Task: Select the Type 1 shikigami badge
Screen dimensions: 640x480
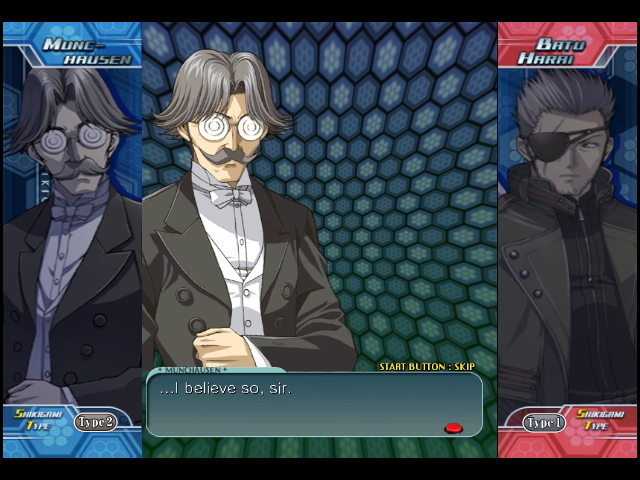Action: click(545, 422)
